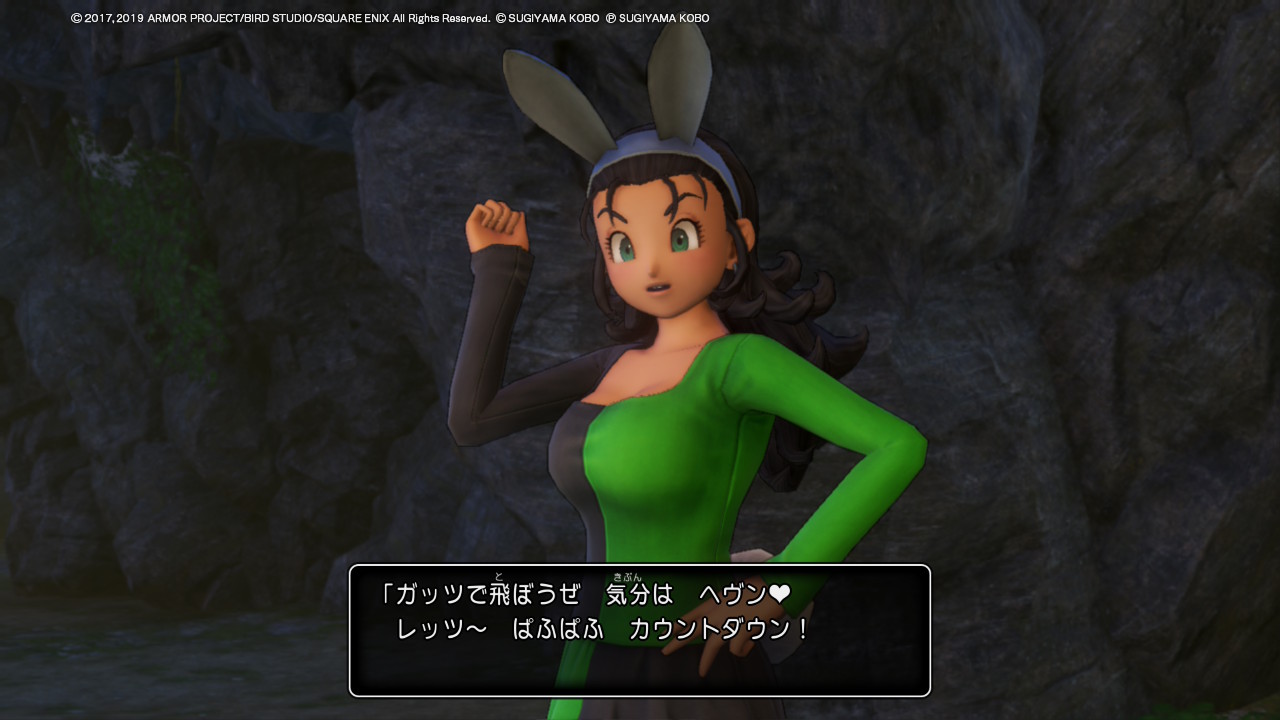Advance the dialogue message box
Screen dimensions: 1280x720
(639, 630)
